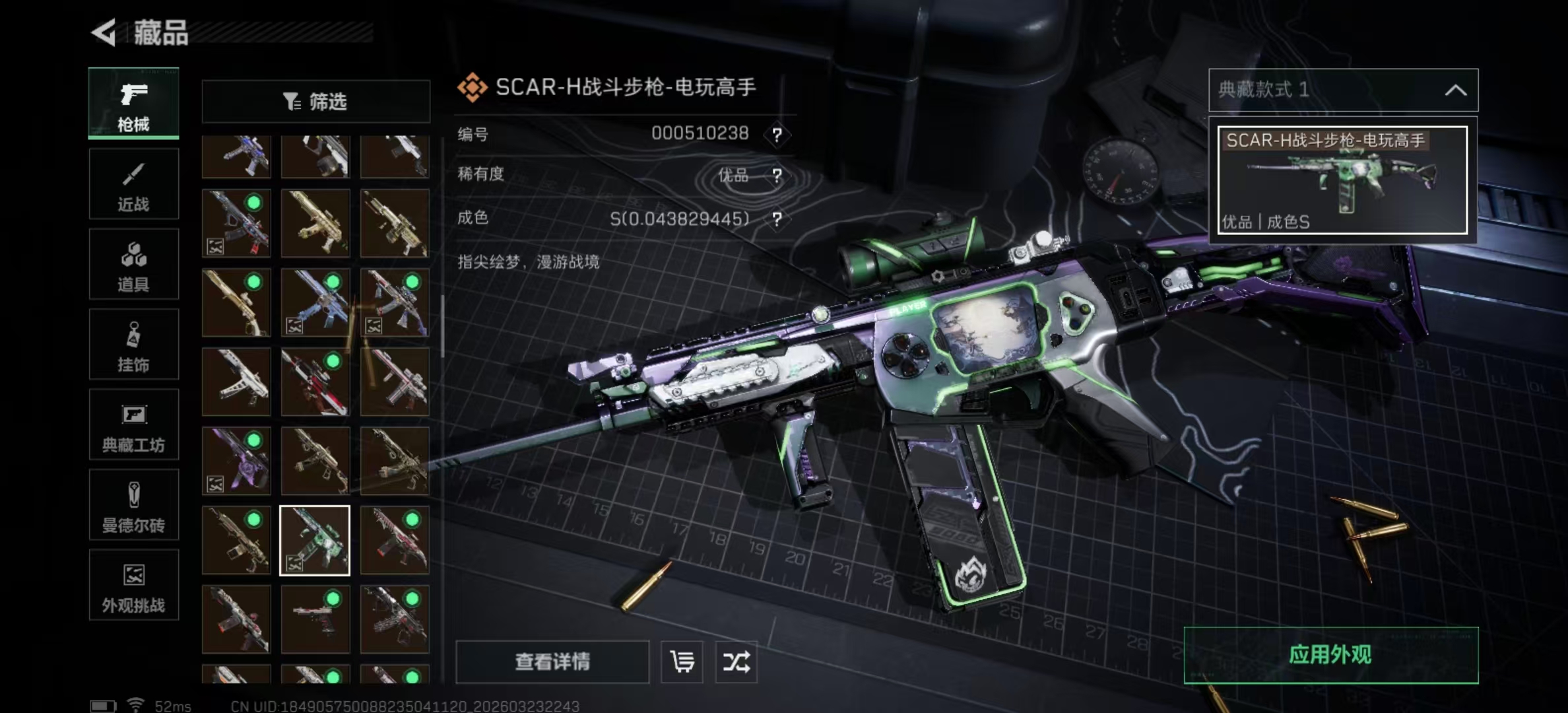The height and width of the screenshot is (713, 1568).
Task: Apply the skin with 应用外观
Action: 1330,655
